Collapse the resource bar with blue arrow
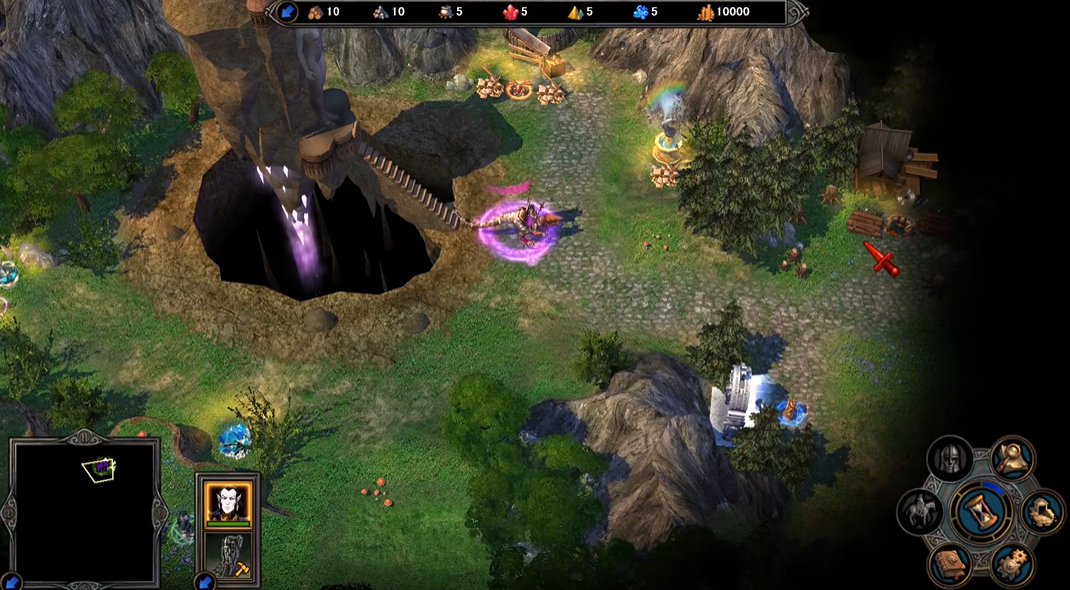The height and width of the screenshot is (590, 1070). [288, 12]
